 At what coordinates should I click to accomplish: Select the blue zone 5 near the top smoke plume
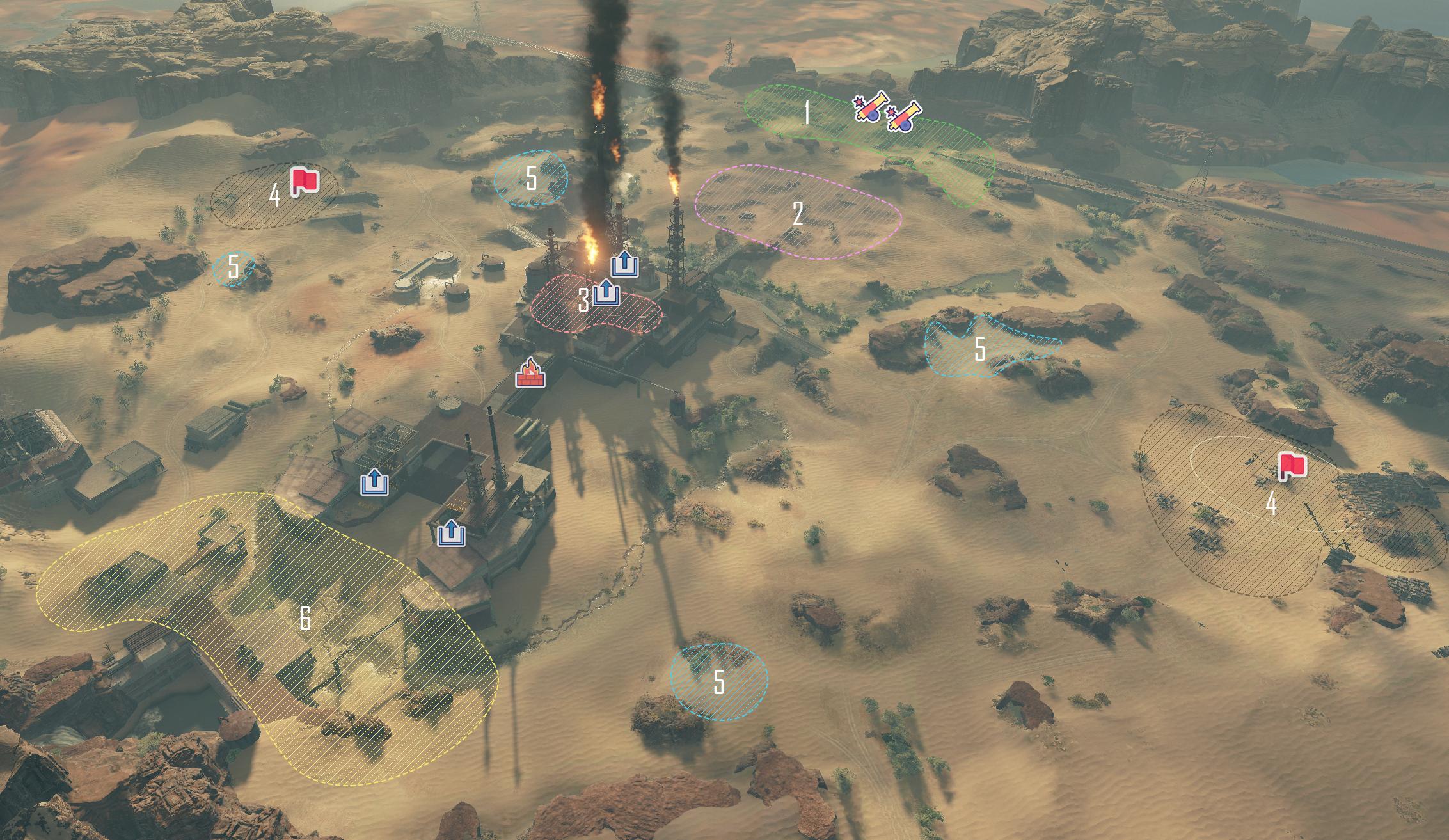click(x=531, y=179)
